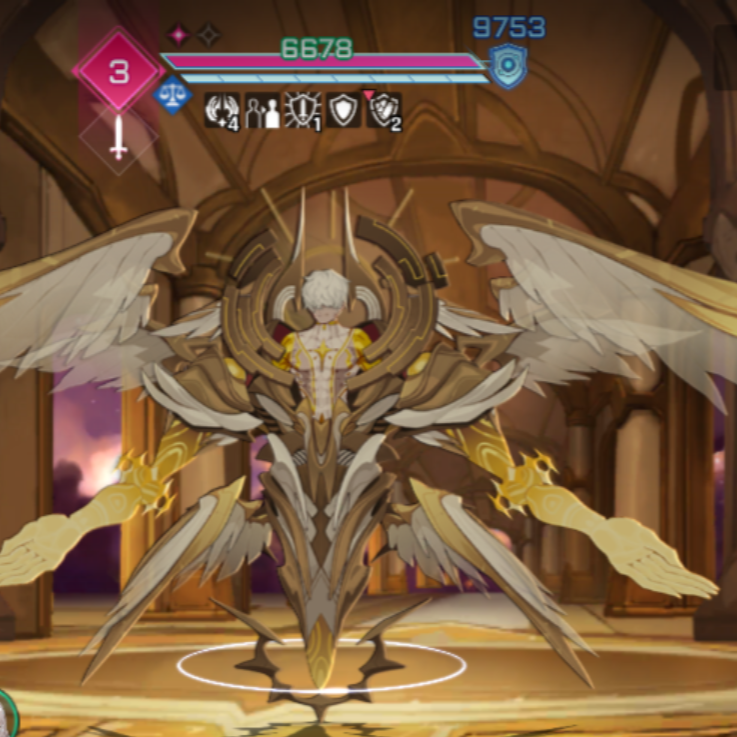This screenshot has height=737, width=737.
Task: Tap the pink diamond turn counter showing 3
Action: click(118, 72)
